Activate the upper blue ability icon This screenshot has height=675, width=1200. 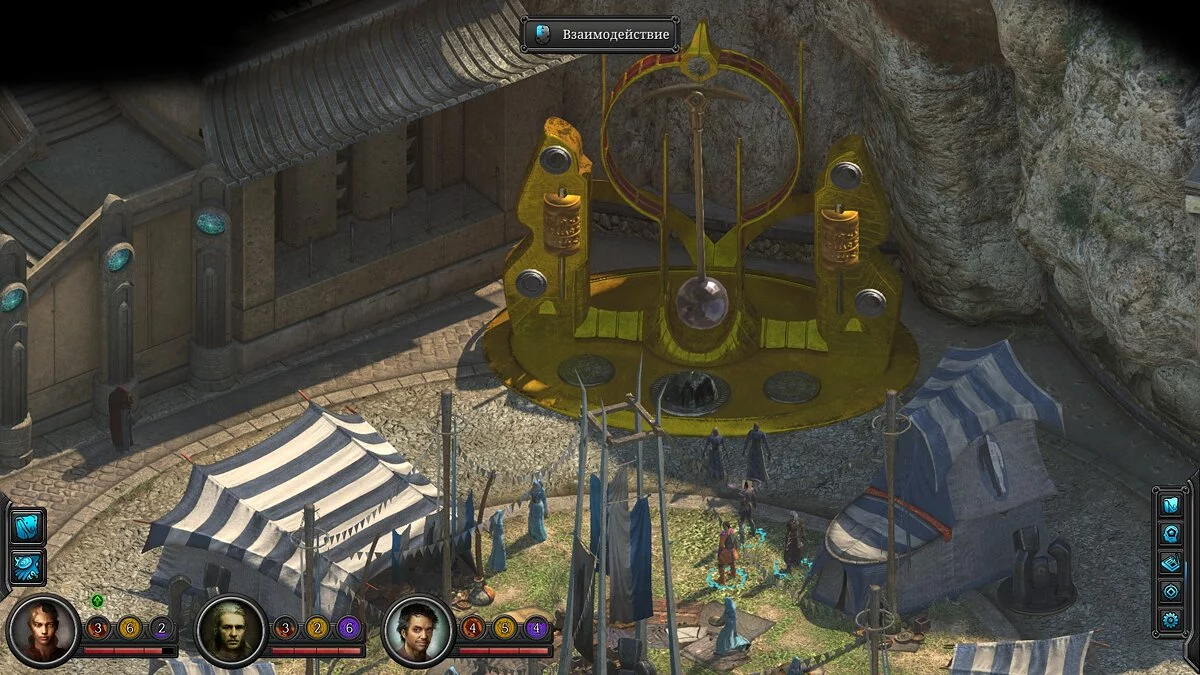[27, 526]
